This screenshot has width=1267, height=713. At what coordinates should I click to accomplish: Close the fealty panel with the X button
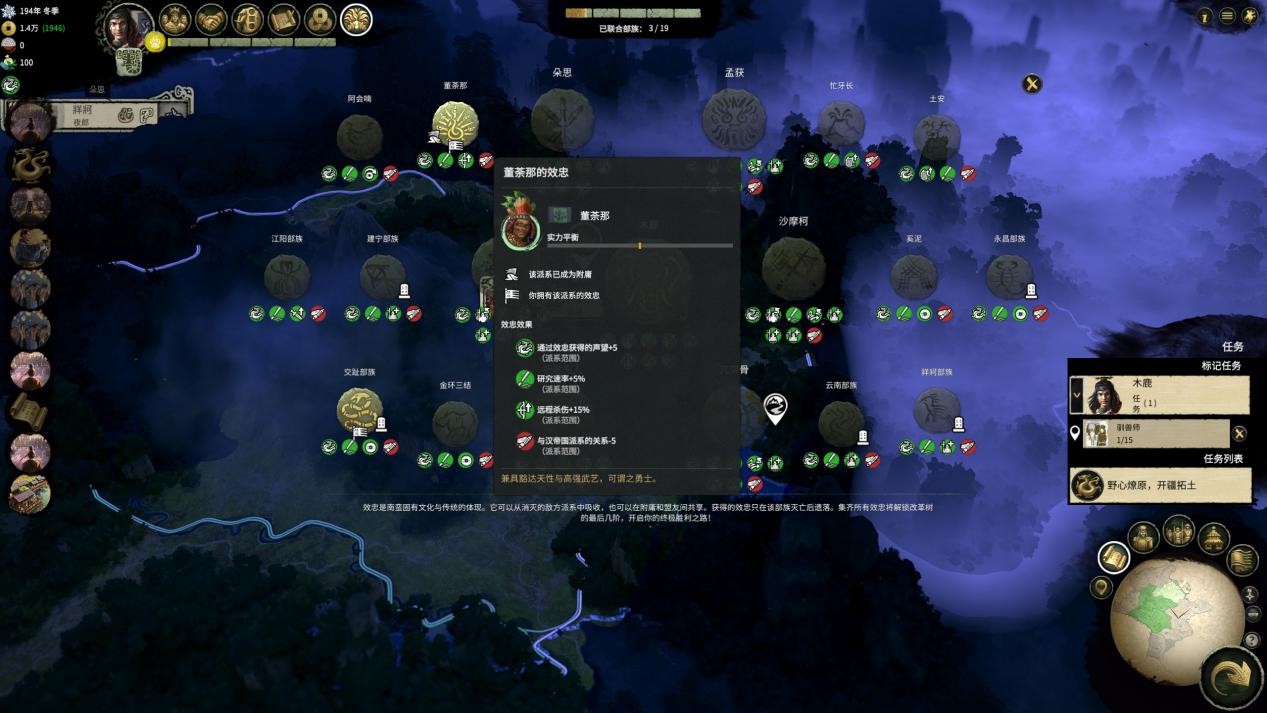click(x=1031, y=84)
